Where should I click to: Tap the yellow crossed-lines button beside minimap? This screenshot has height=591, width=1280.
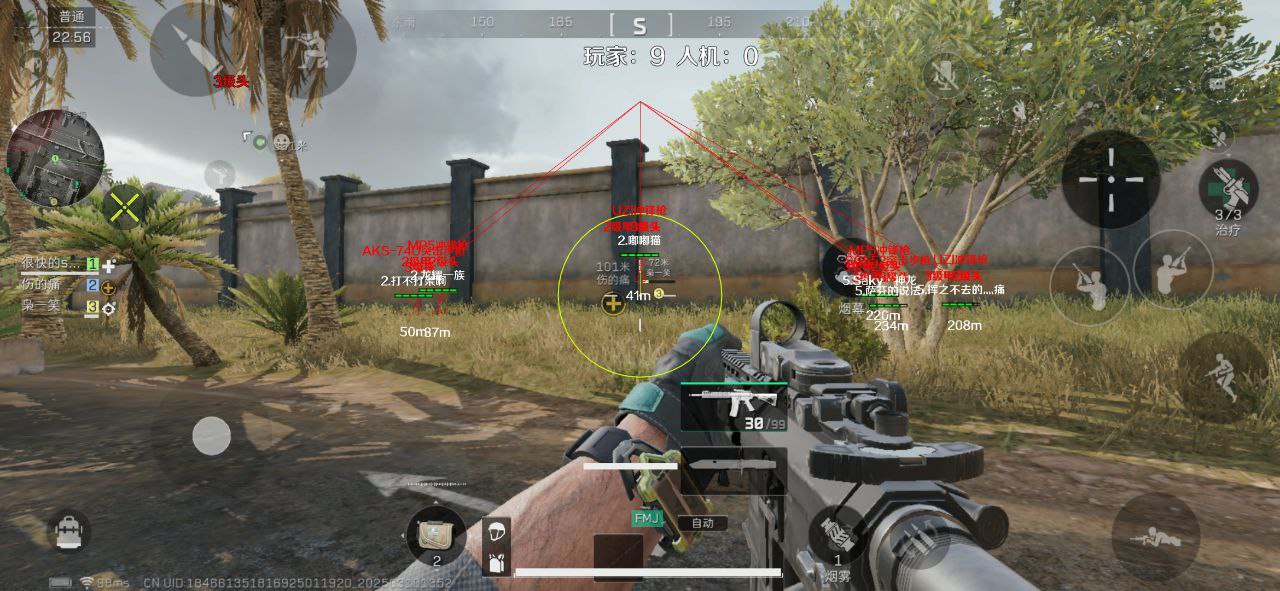pyautogui.click(x=125, y=208)
